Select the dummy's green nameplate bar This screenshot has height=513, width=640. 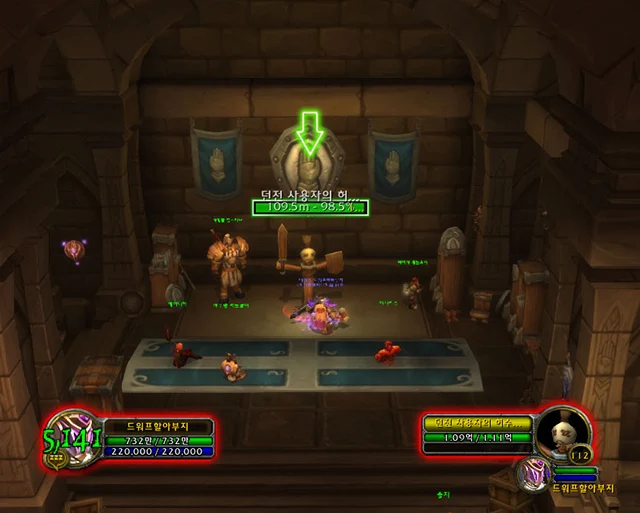point(310,207)
